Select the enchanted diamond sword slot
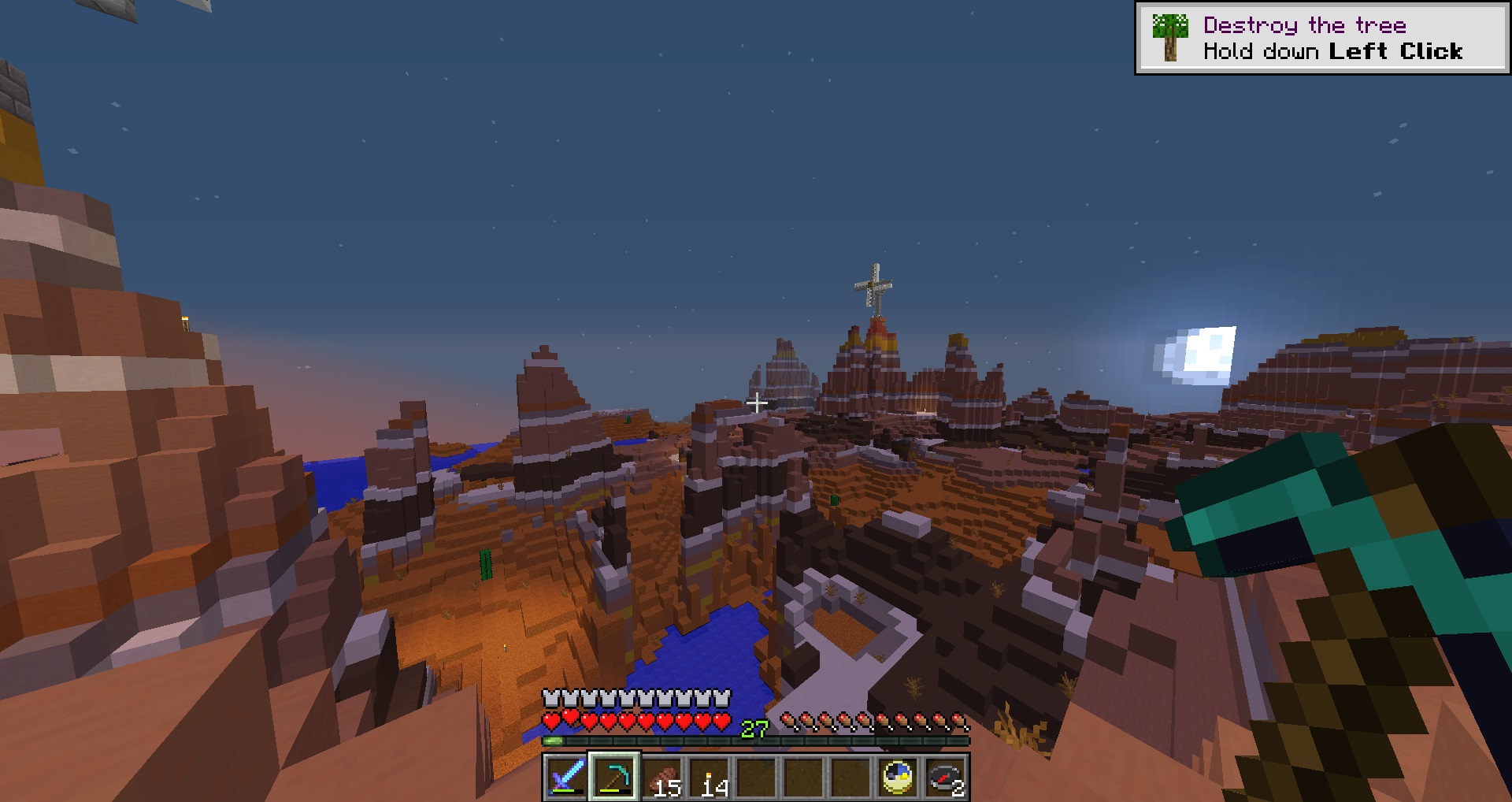This screenshot has width=1512, height=802. click(x=566, y=777)
